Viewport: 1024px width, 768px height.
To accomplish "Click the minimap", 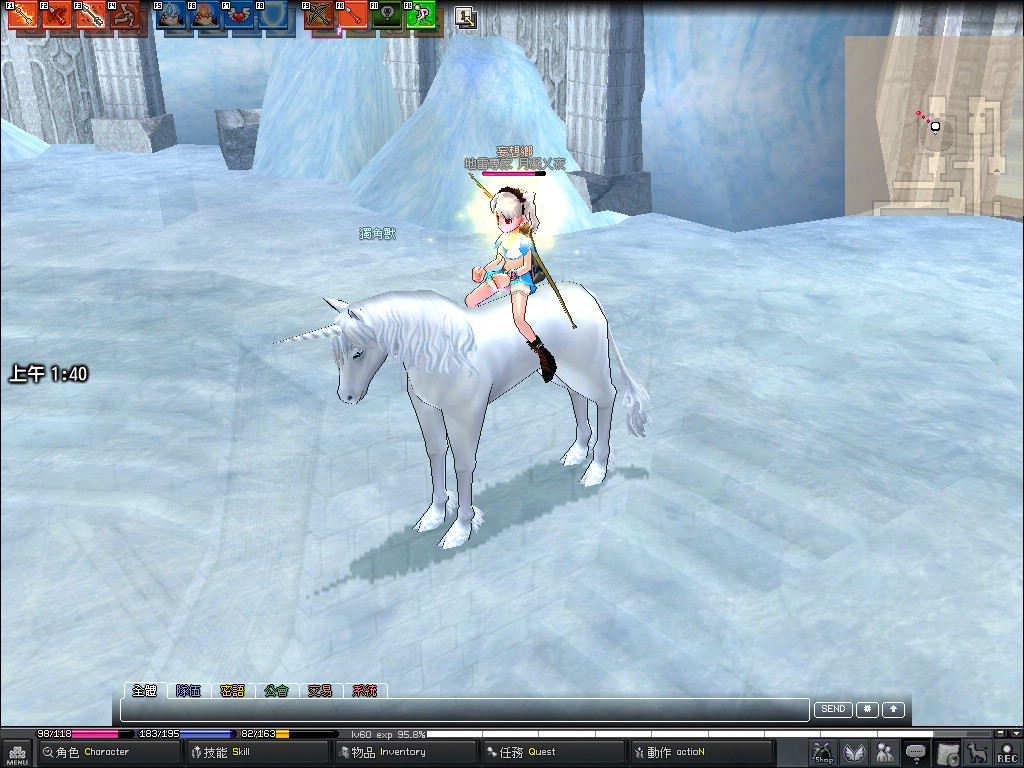I will click(933, 126).
